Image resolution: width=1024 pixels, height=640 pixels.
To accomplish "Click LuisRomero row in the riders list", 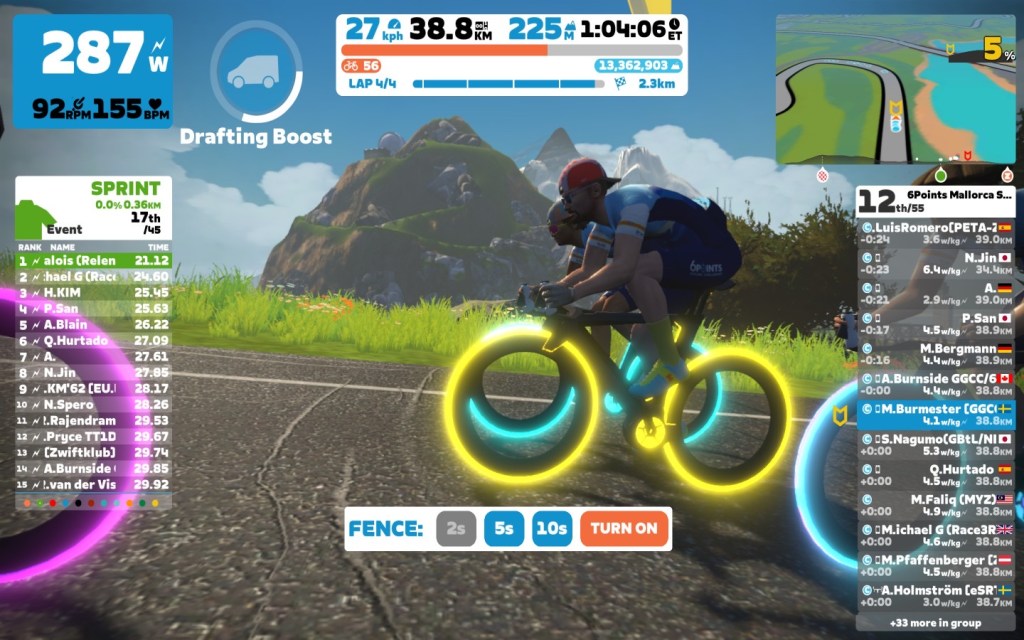I will click(935, 233).
